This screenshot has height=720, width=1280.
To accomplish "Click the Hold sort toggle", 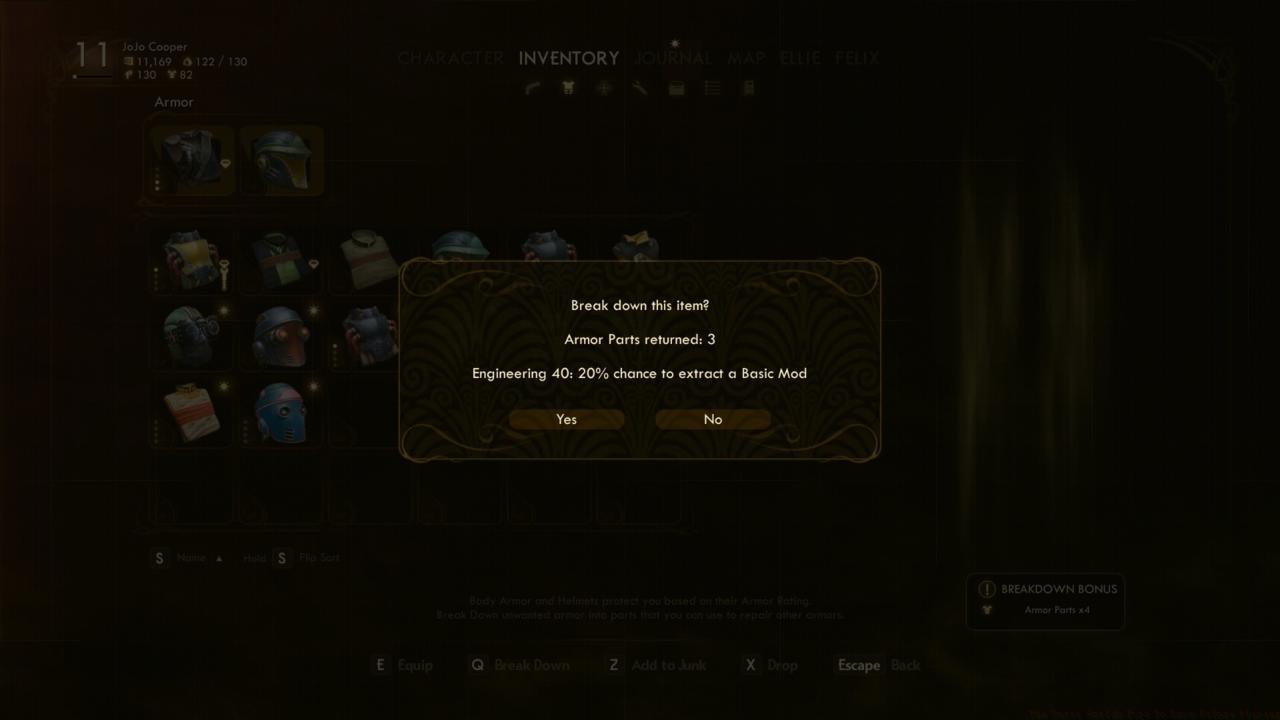I will point(253,557).
